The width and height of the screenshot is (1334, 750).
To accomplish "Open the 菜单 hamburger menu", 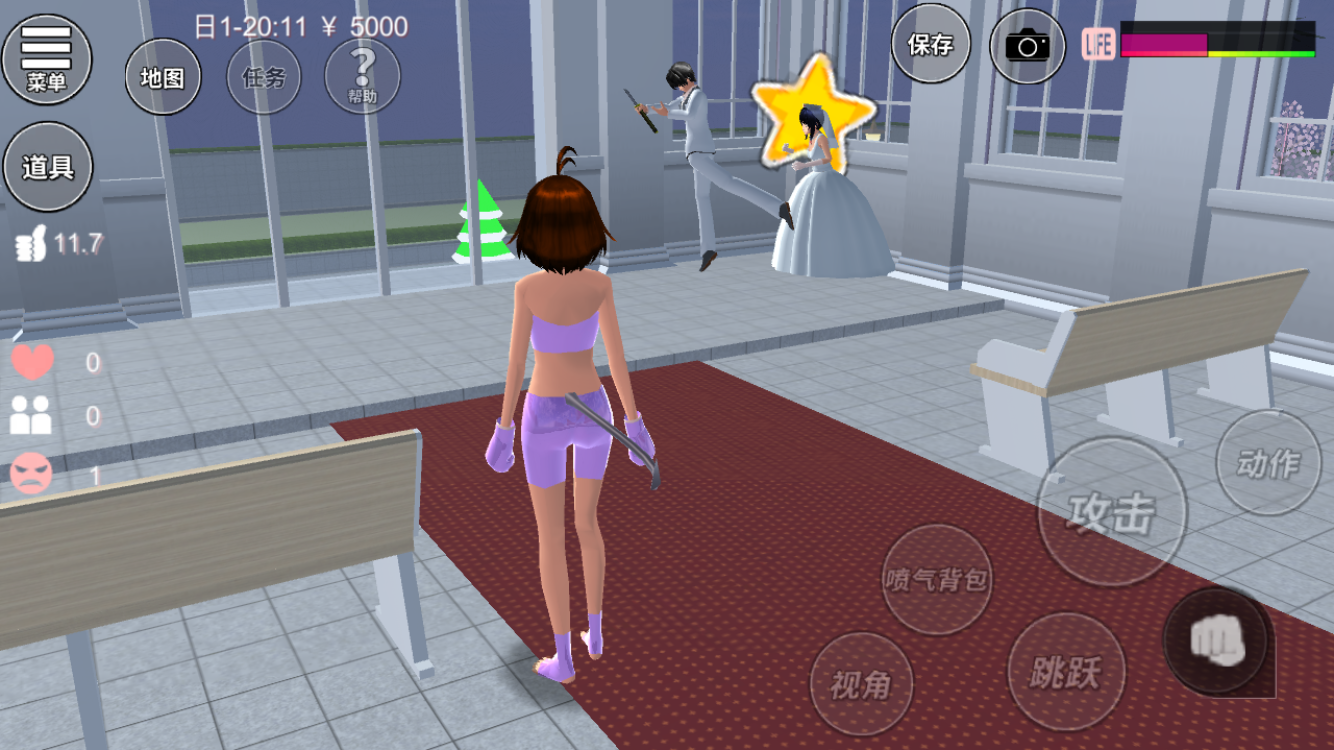I will (x=46, y=58).
